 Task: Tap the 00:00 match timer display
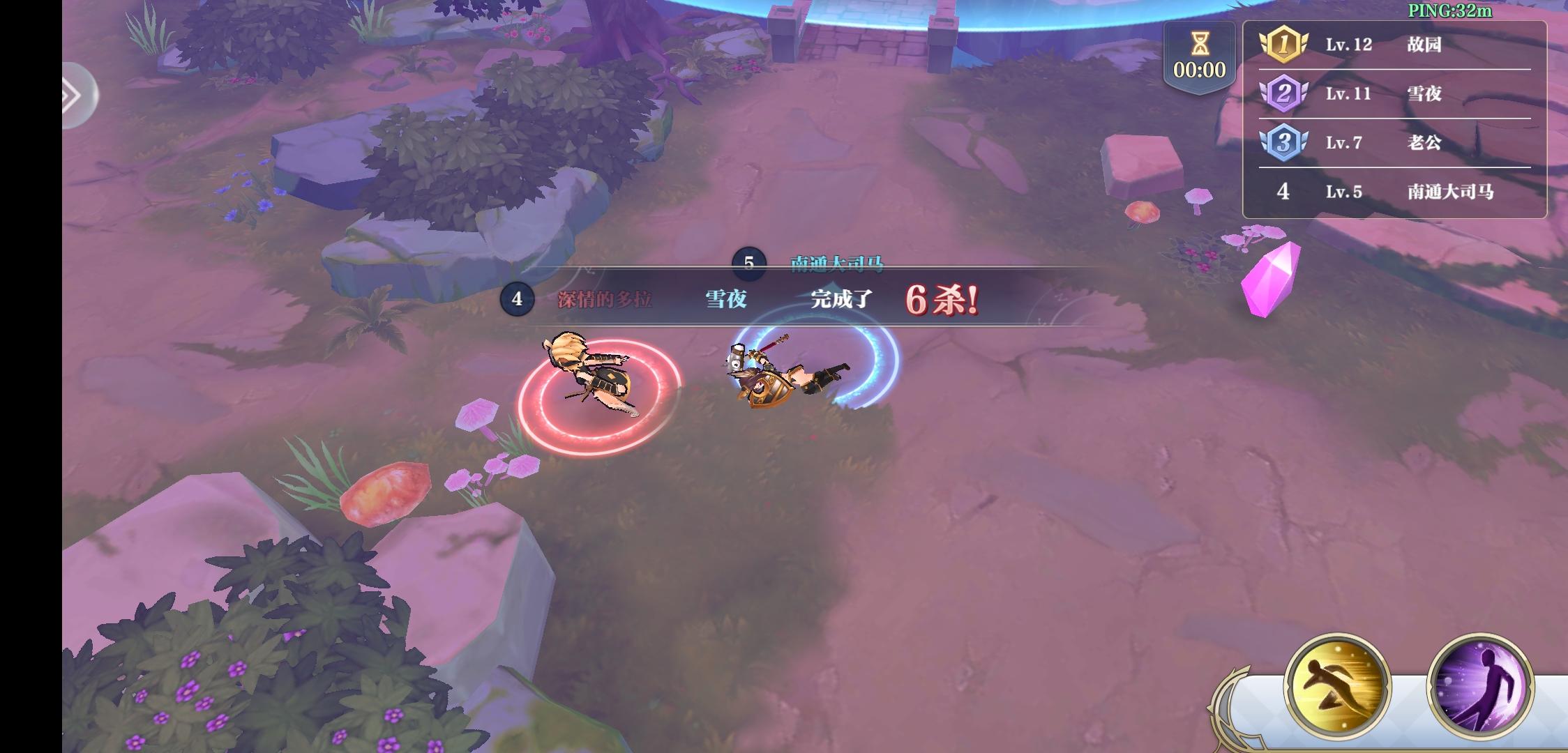click(1200, 70)
